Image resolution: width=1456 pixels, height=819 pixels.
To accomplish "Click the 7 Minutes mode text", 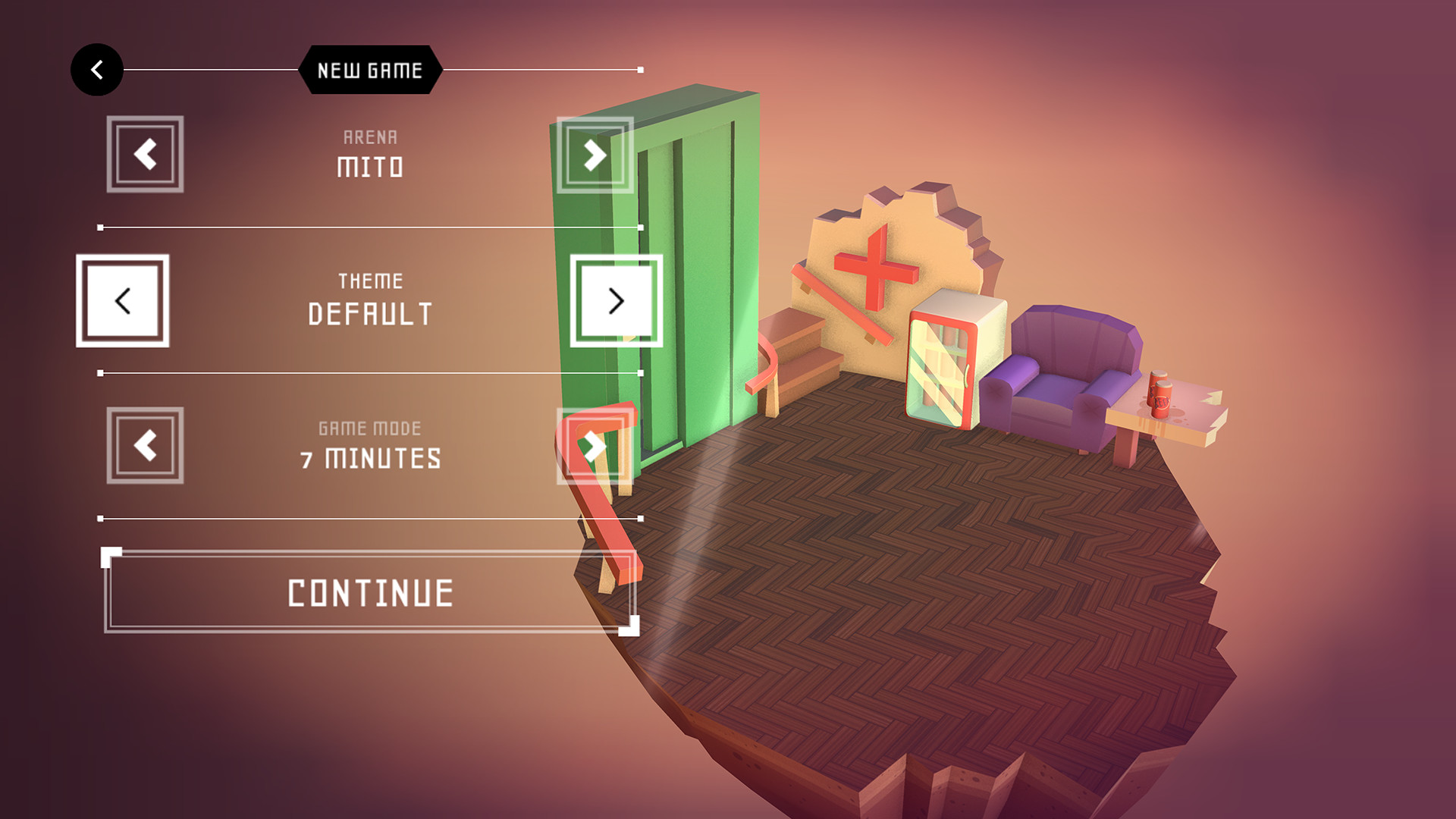I will pos(371,457).
